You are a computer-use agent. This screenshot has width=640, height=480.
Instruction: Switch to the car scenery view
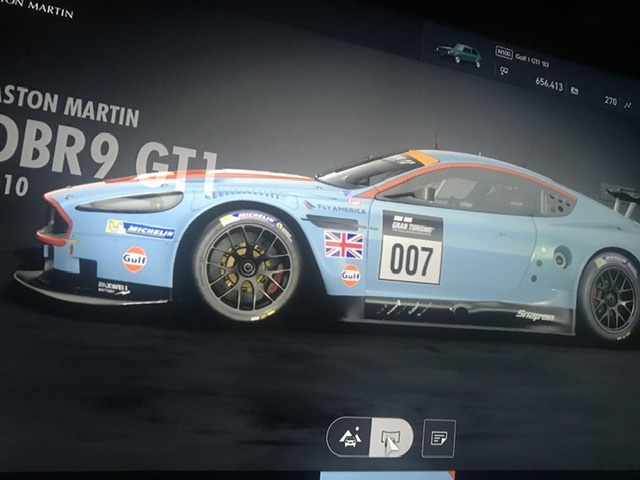click(x=351, y=437)
